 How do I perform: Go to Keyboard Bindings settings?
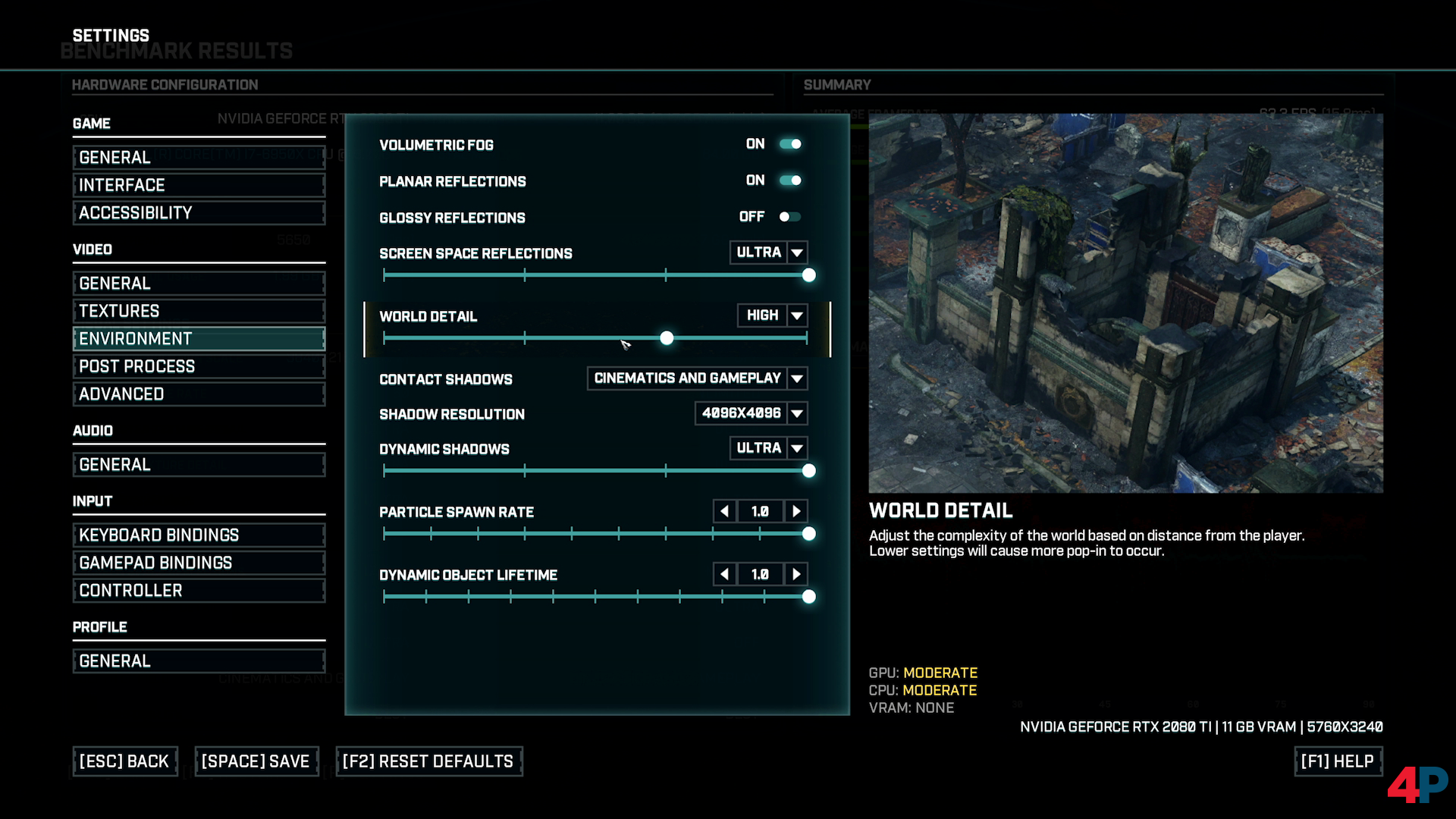pyautogui.click(x=199, y=535)
